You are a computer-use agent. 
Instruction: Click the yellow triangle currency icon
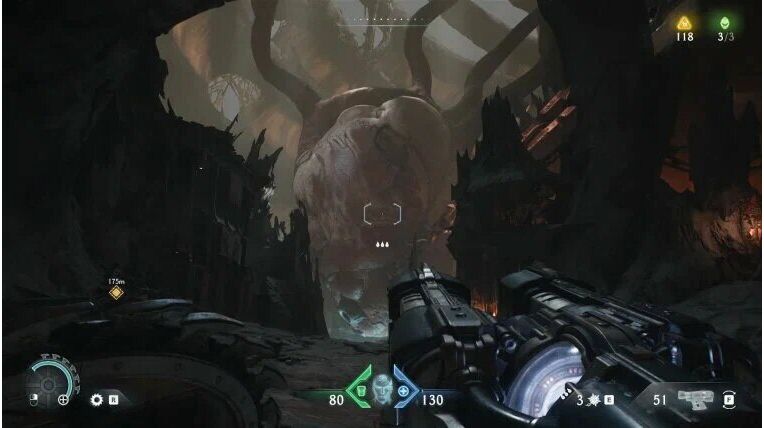tap(685, 22)
